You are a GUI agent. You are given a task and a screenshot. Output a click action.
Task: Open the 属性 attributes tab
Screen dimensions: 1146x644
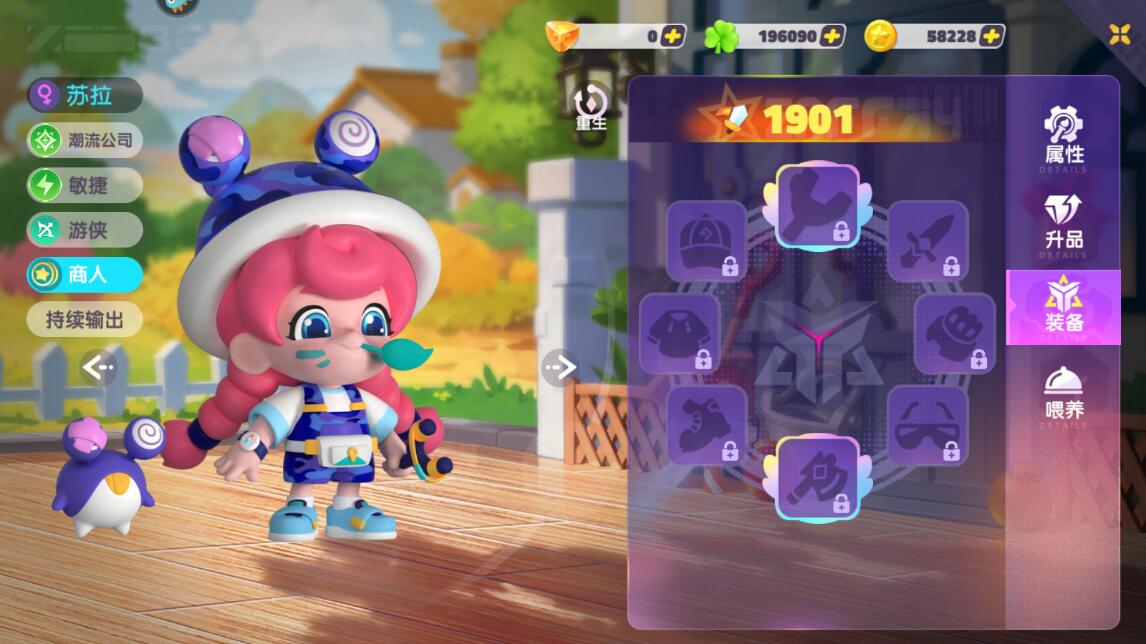pos(1063,136)
